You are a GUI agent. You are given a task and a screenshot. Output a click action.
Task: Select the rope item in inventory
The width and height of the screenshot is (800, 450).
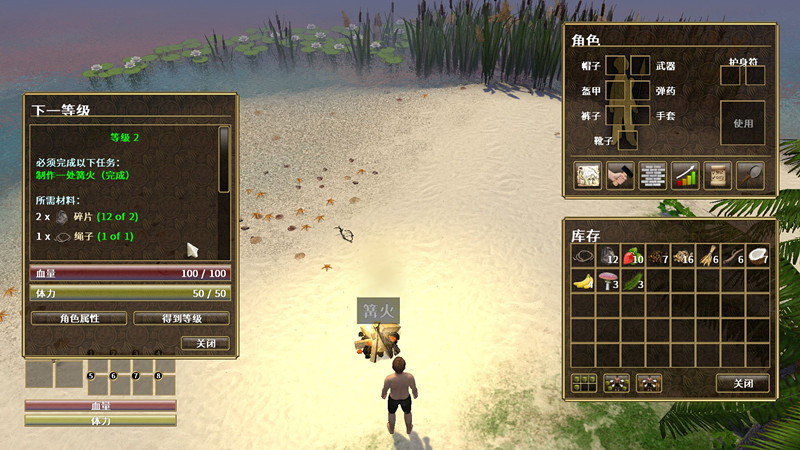585,256
